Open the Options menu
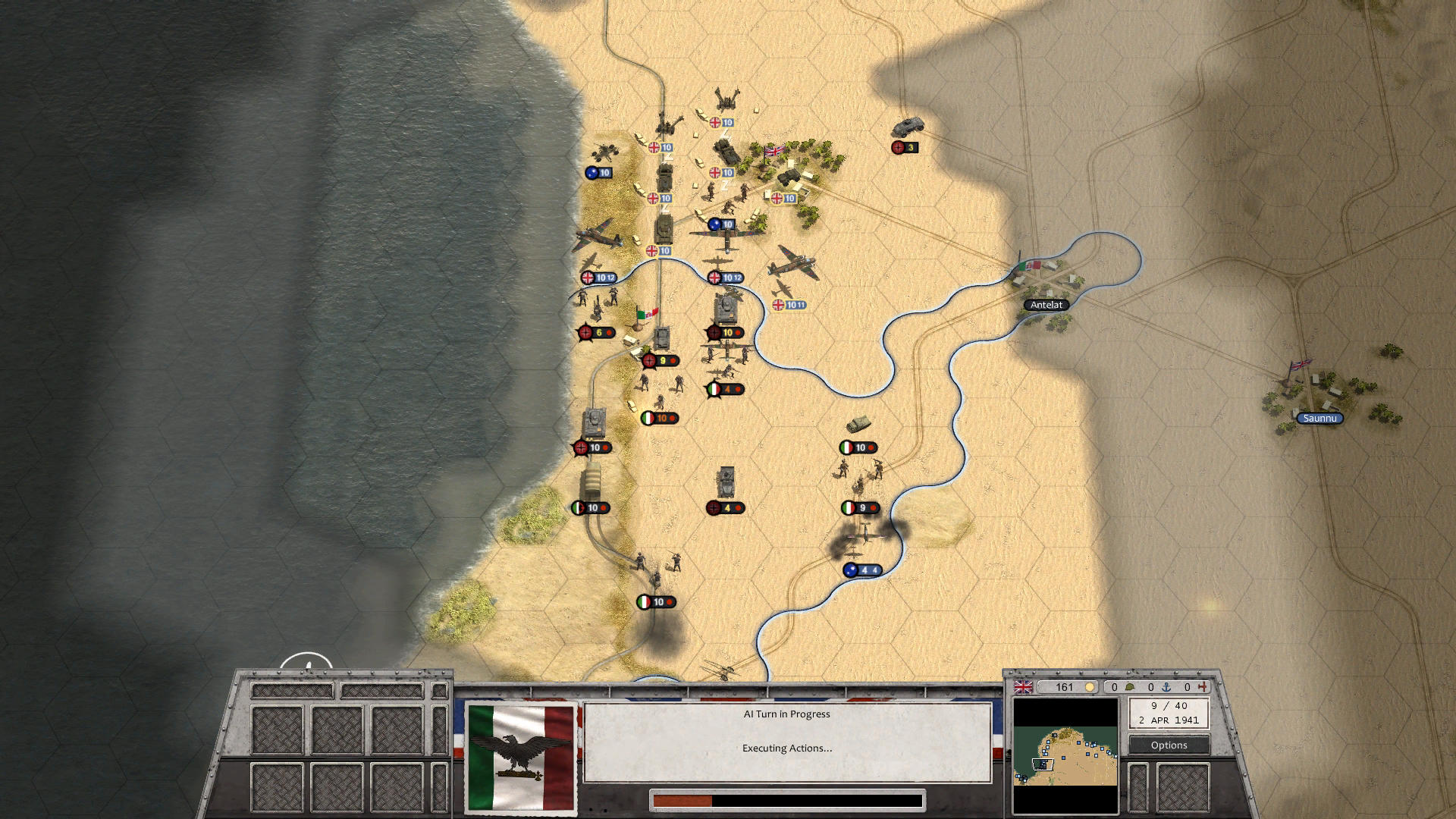Screen dimensions: 1456x819 [1169, 745]
